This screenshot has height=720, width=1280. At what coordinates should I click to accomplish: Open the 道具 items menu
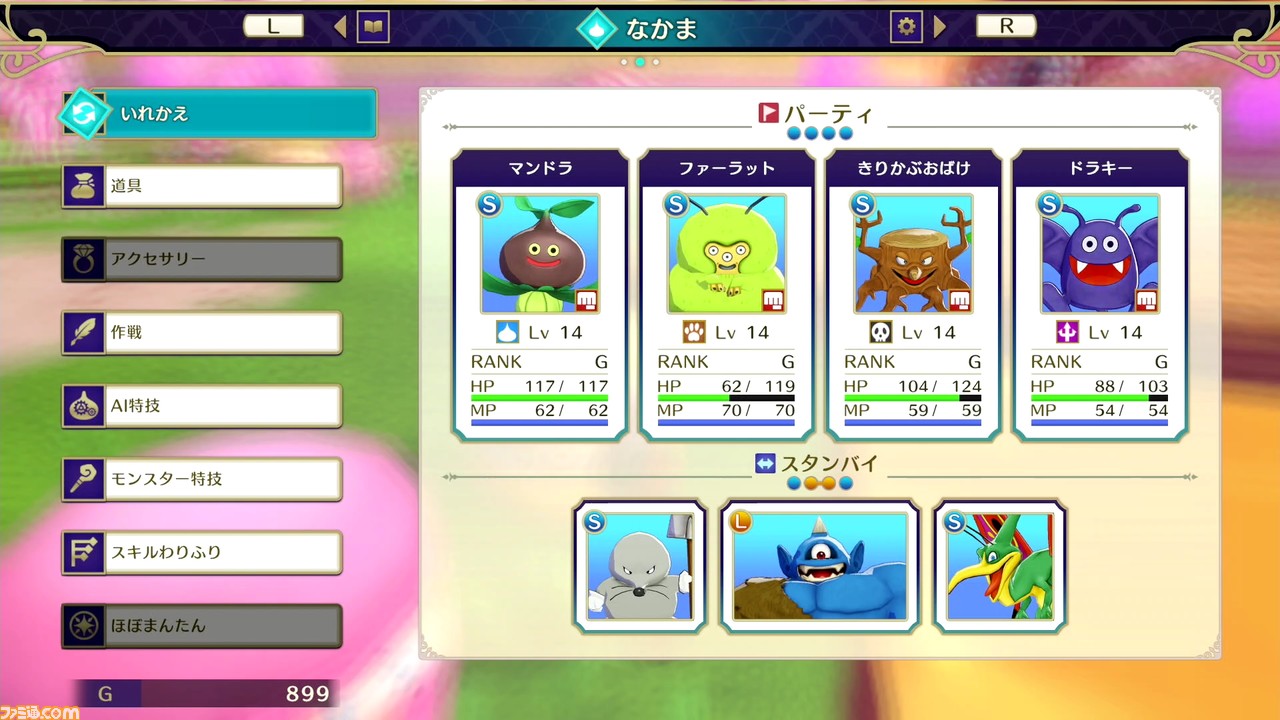click(203, 186)
